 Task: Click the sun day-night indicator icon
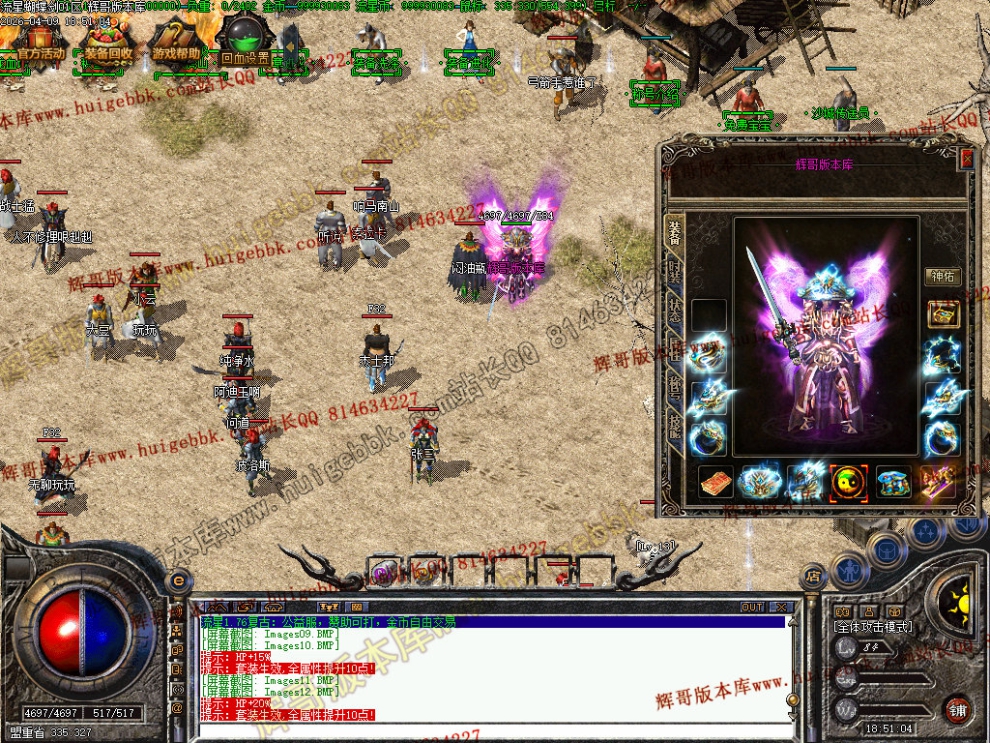coord(957,600)
